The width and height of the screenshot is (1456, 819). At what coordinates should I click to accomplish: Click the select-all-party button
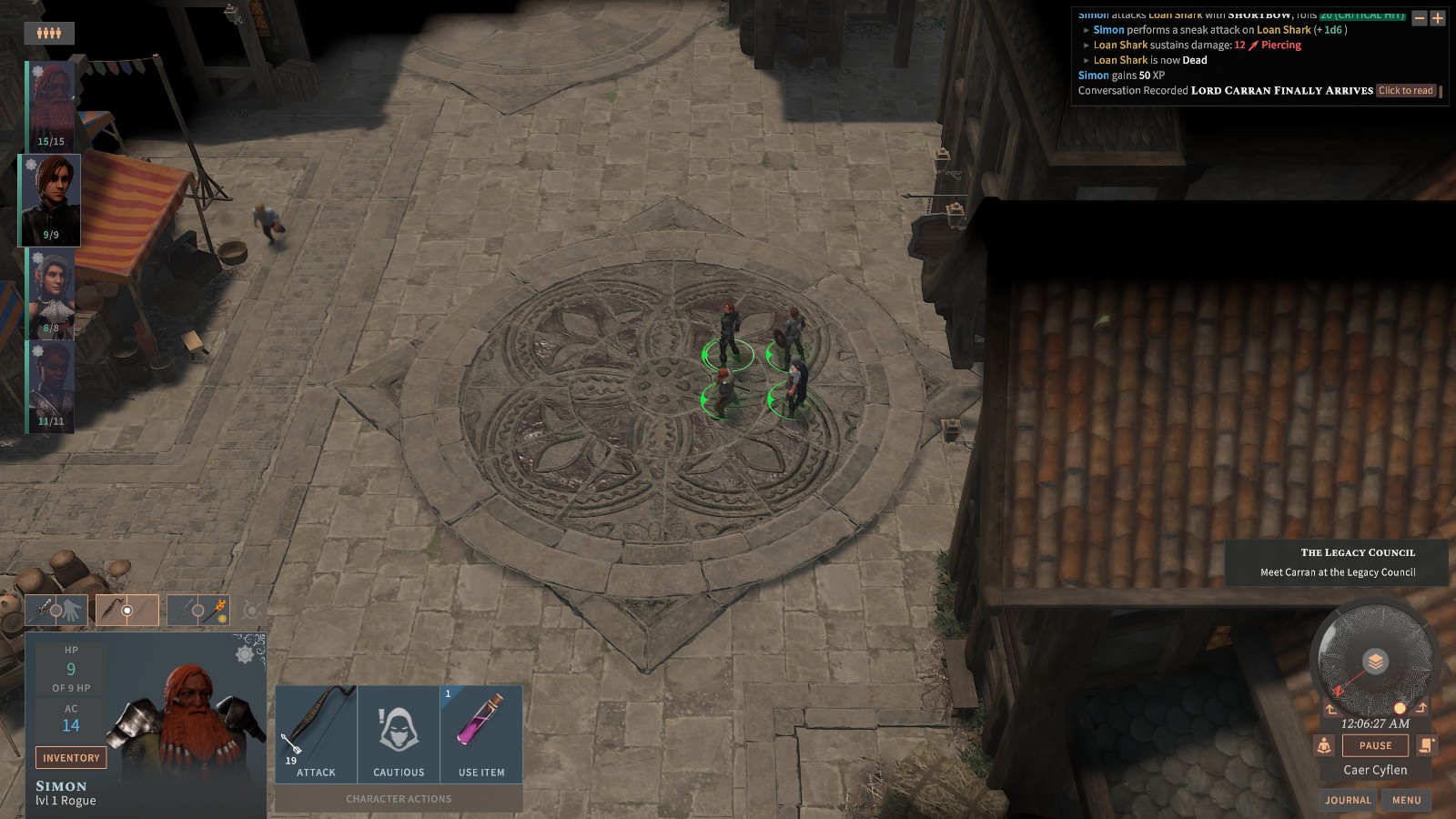(49, 34)
